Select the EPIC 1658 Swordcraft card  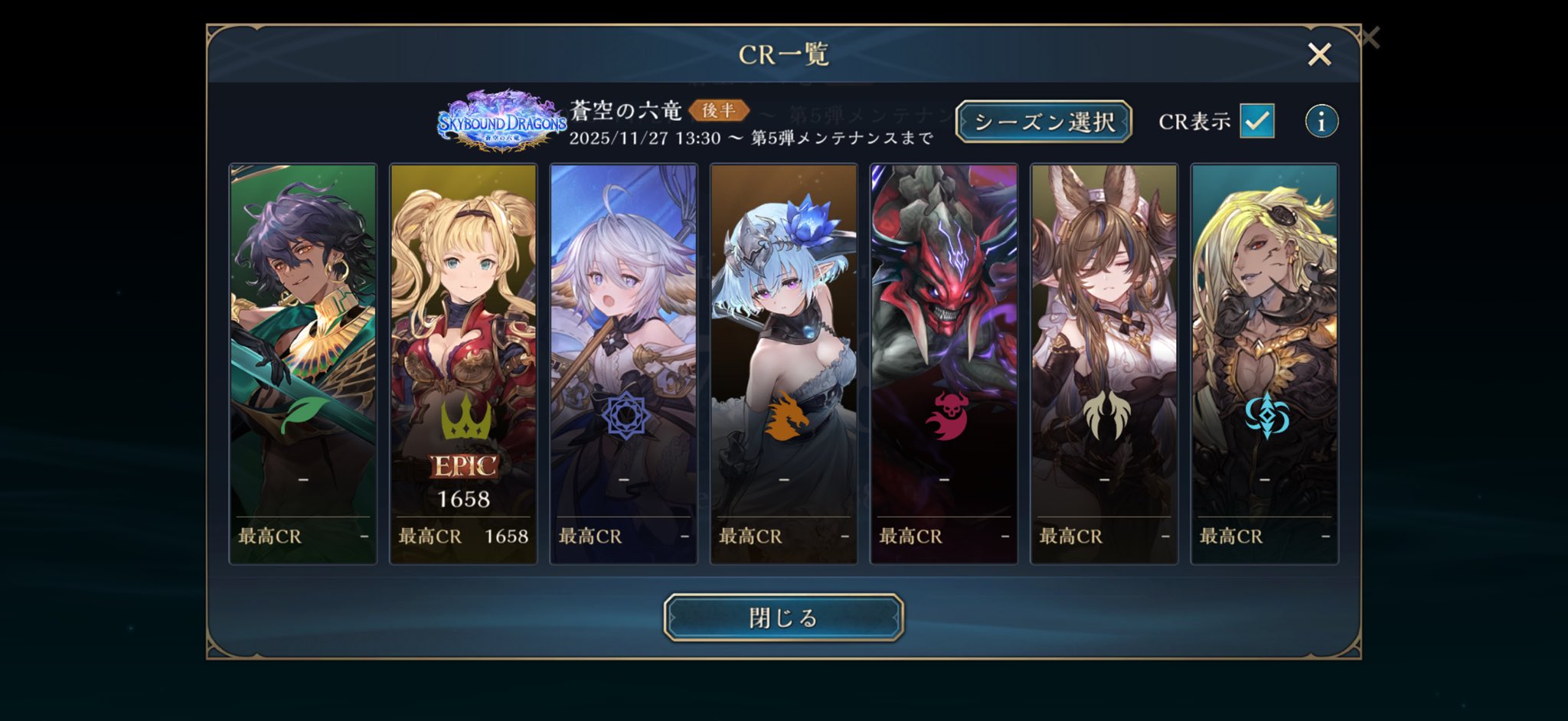point(463,364)
